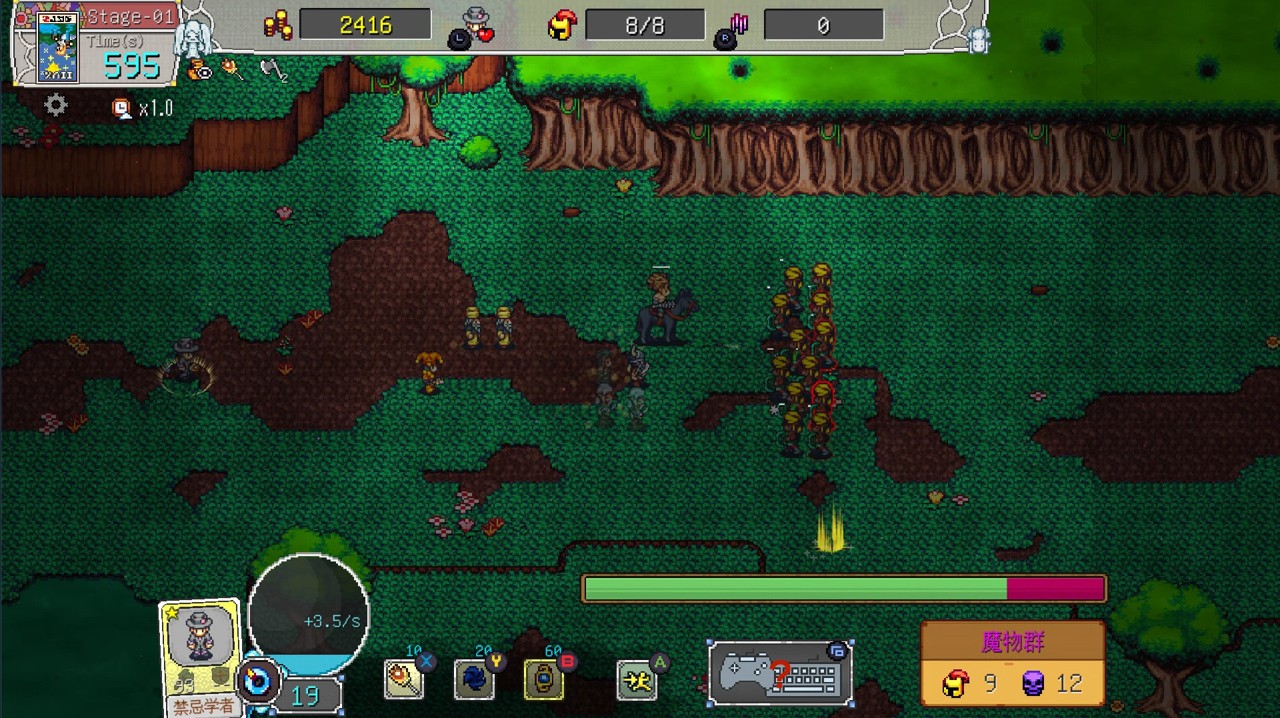1280x718 pixels.
Task: Trigger the running figure dash ability
Action: [637, 681]
